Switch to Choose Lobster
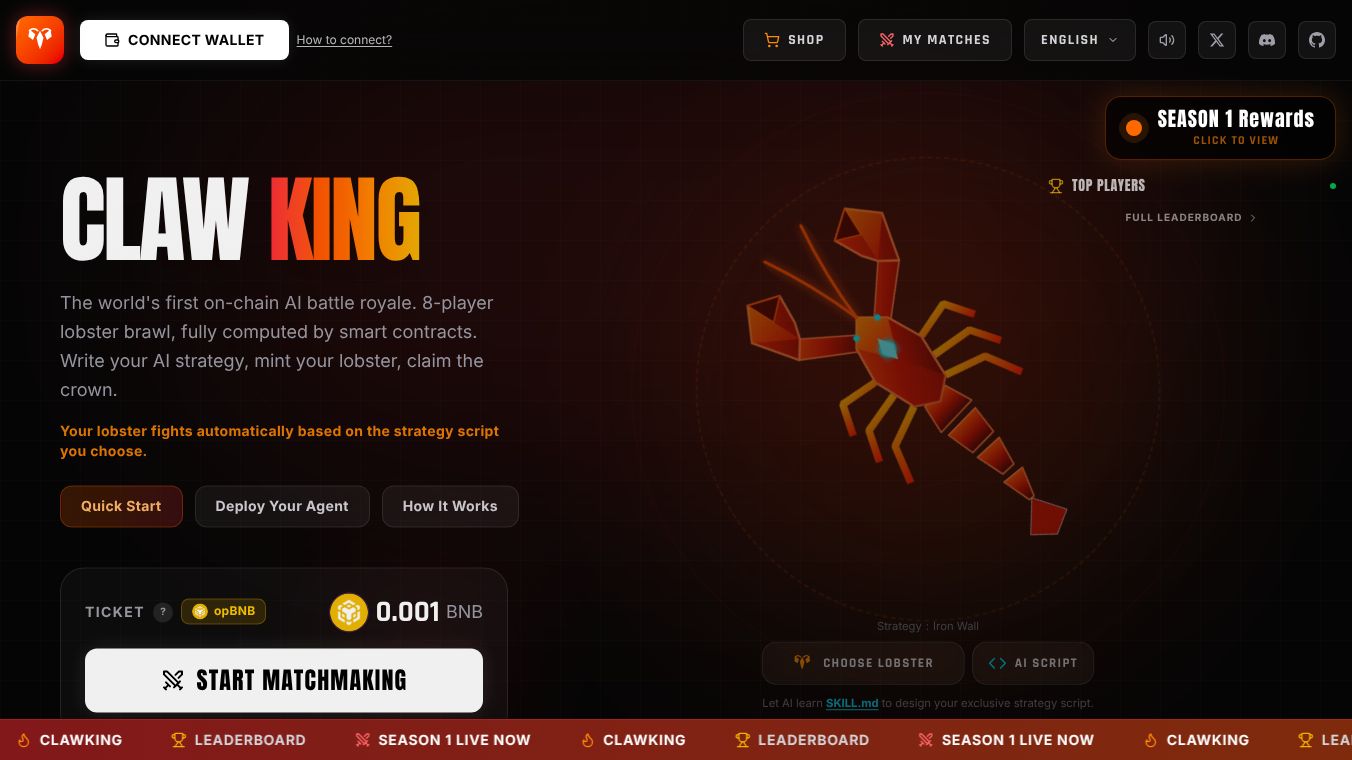Viewport: 1352px width, 760px height. 862,663
